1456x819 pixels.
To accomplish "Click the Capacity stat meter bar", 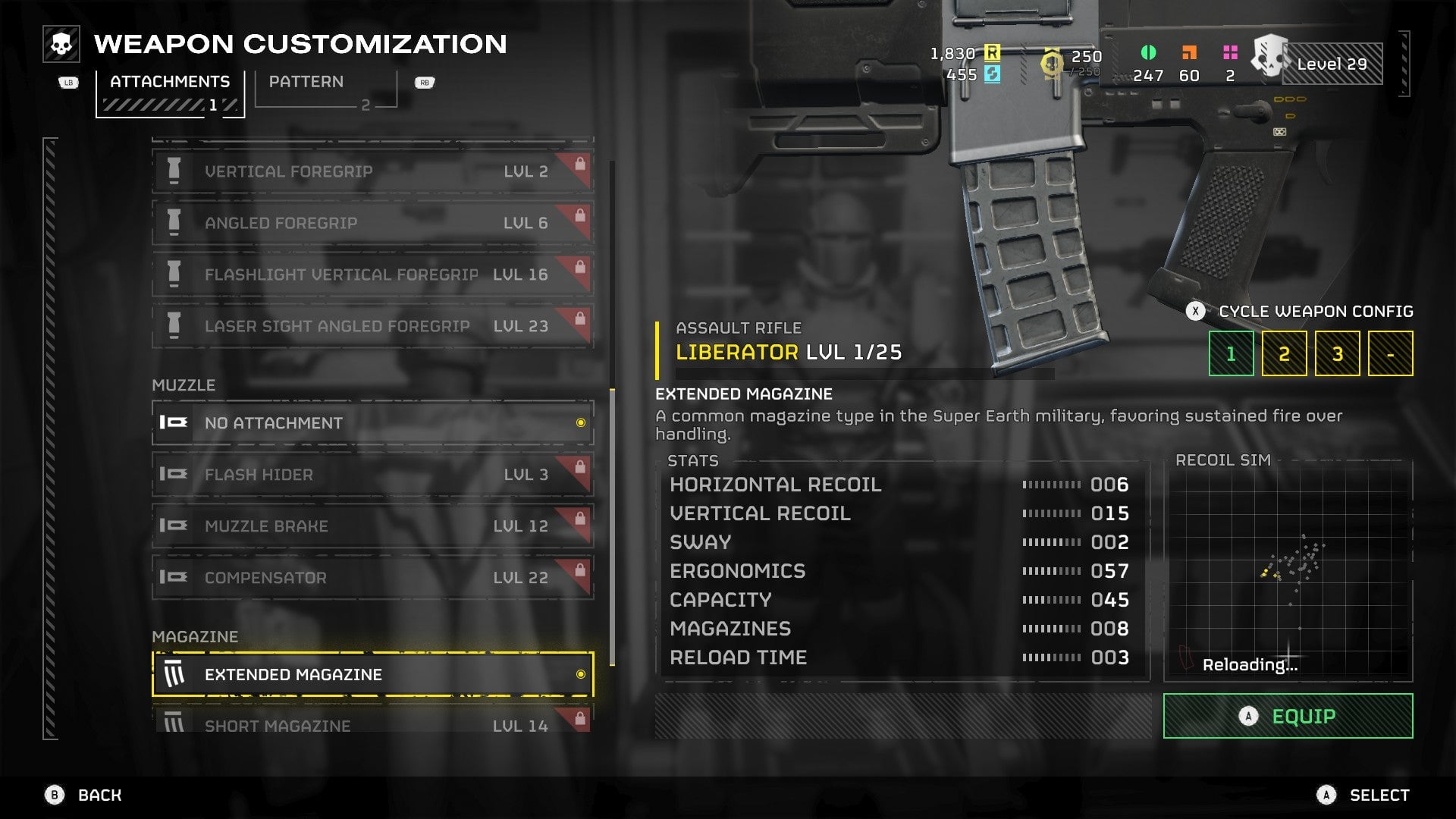I will (x=1053, y=599).
